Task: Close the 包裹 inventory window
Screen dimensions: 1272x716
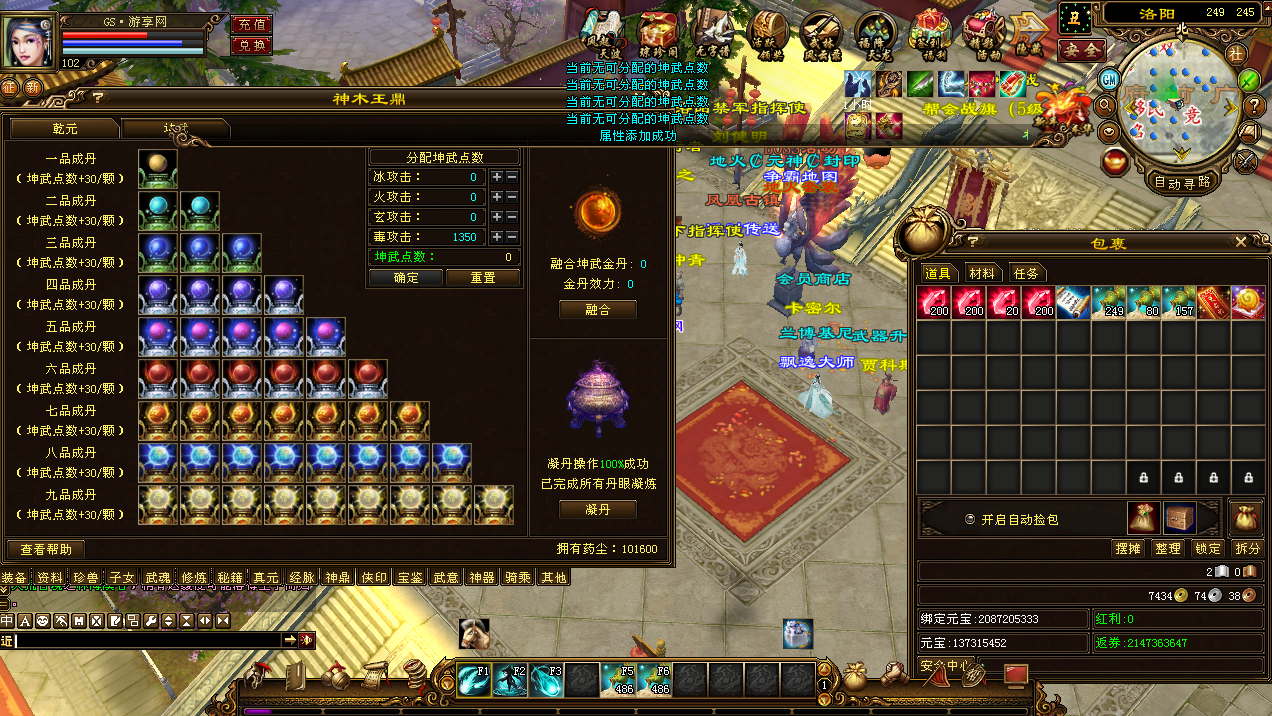Action: 1241,242
